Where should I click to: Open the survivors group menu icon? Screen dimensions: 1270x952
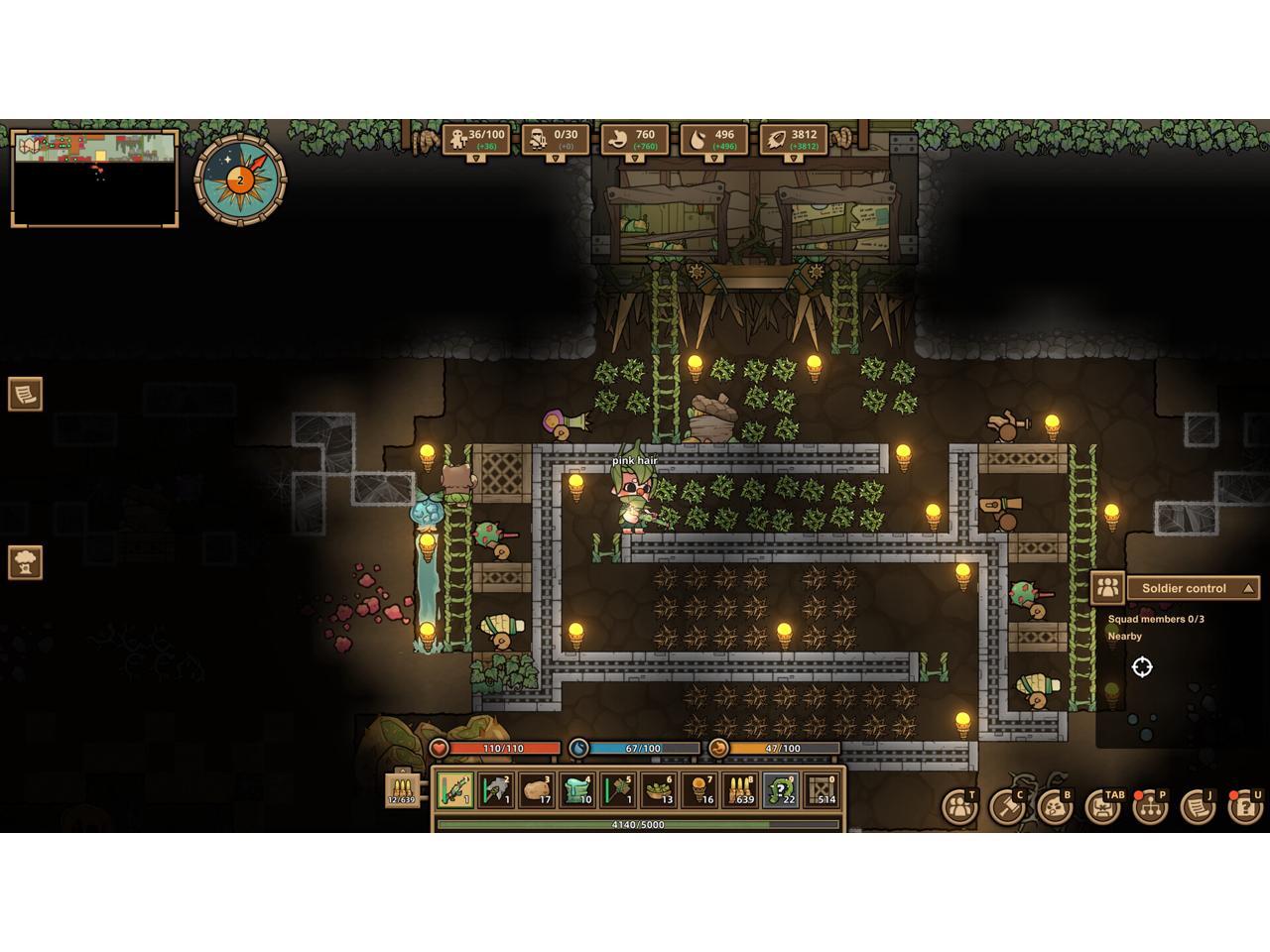tap(959, 807)
